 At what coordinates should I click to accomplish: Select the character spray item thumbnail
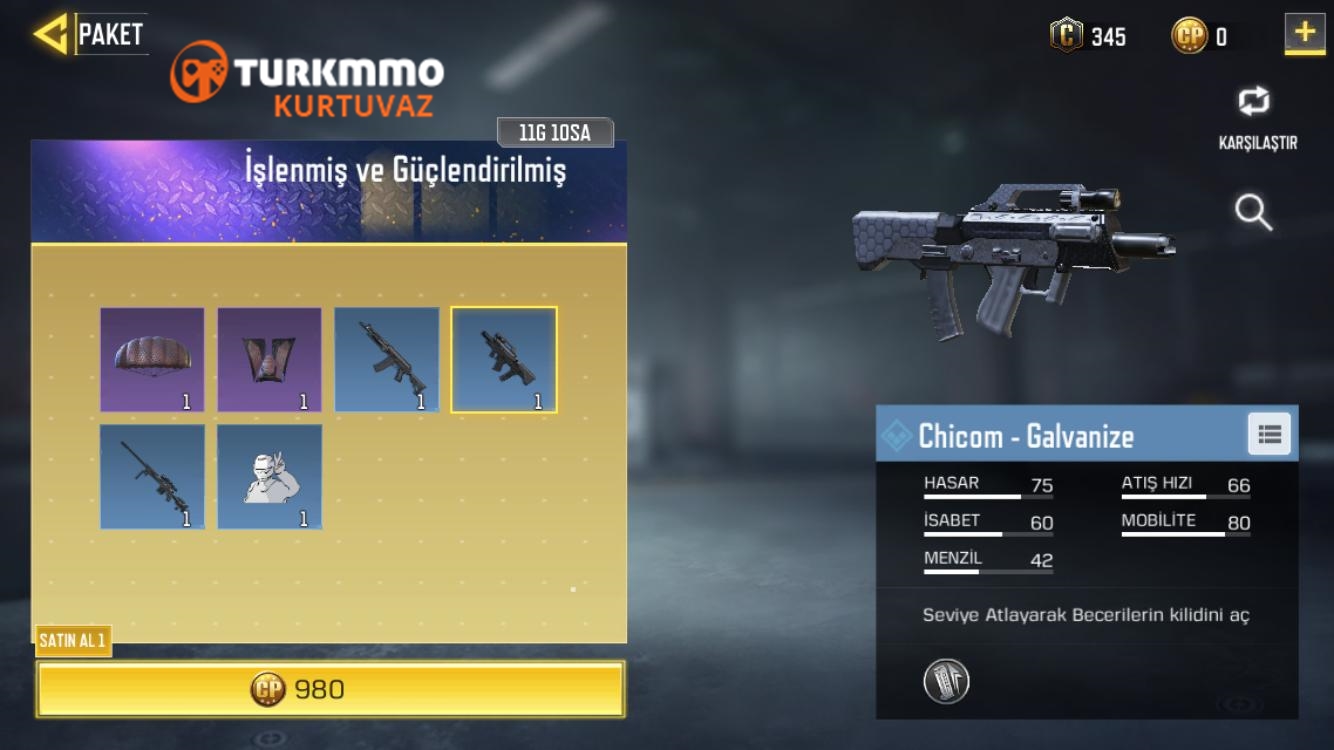point(269,477)
